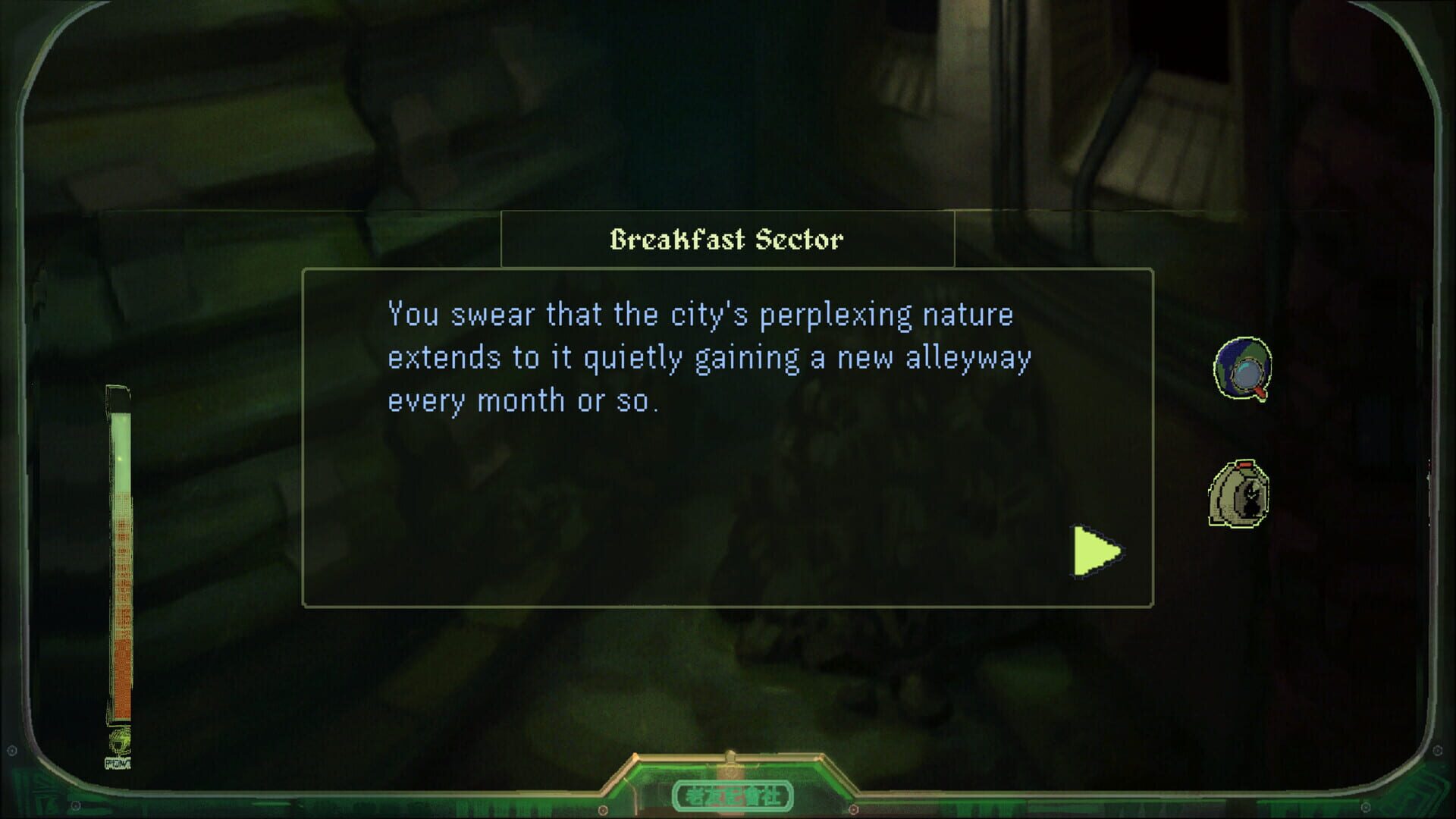Click the Breakfast Sector header text

[726, 239]
